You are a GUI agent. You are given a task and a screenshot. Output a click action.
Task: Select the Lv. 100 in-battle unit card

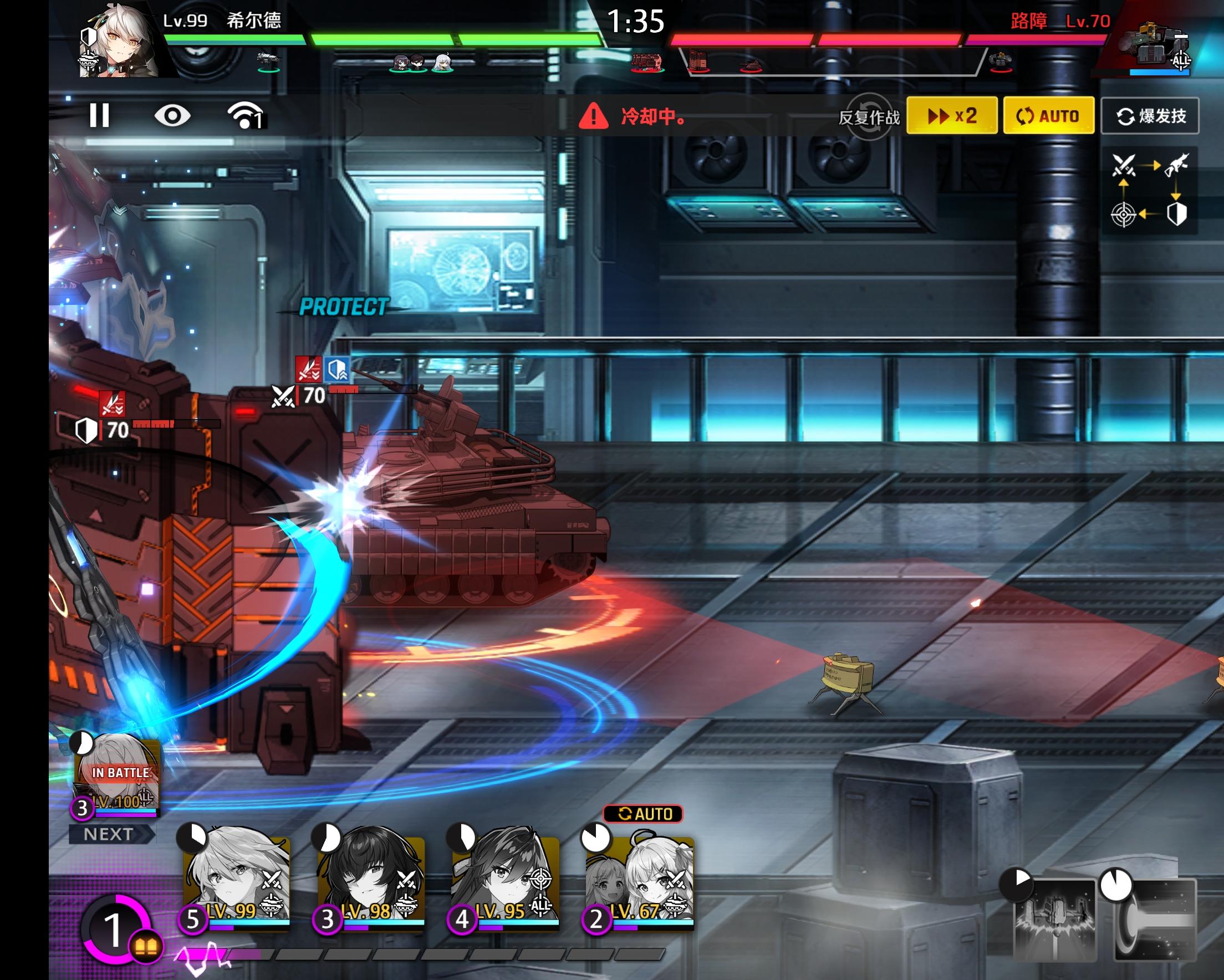point(118,775)
